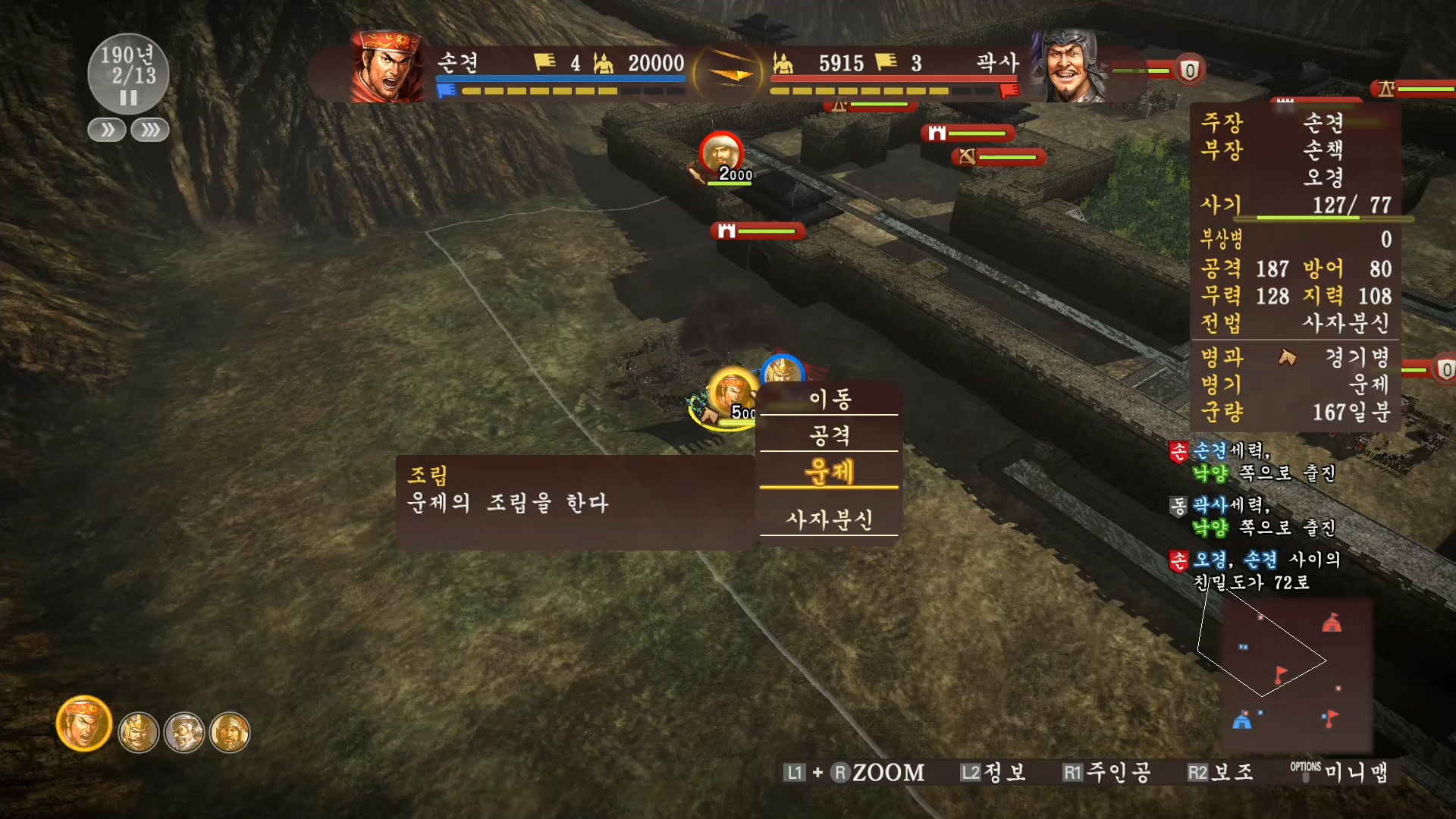Select 운제 from the unit command menu
Viewport: 1456px width, 819px height.
point(828,472)
